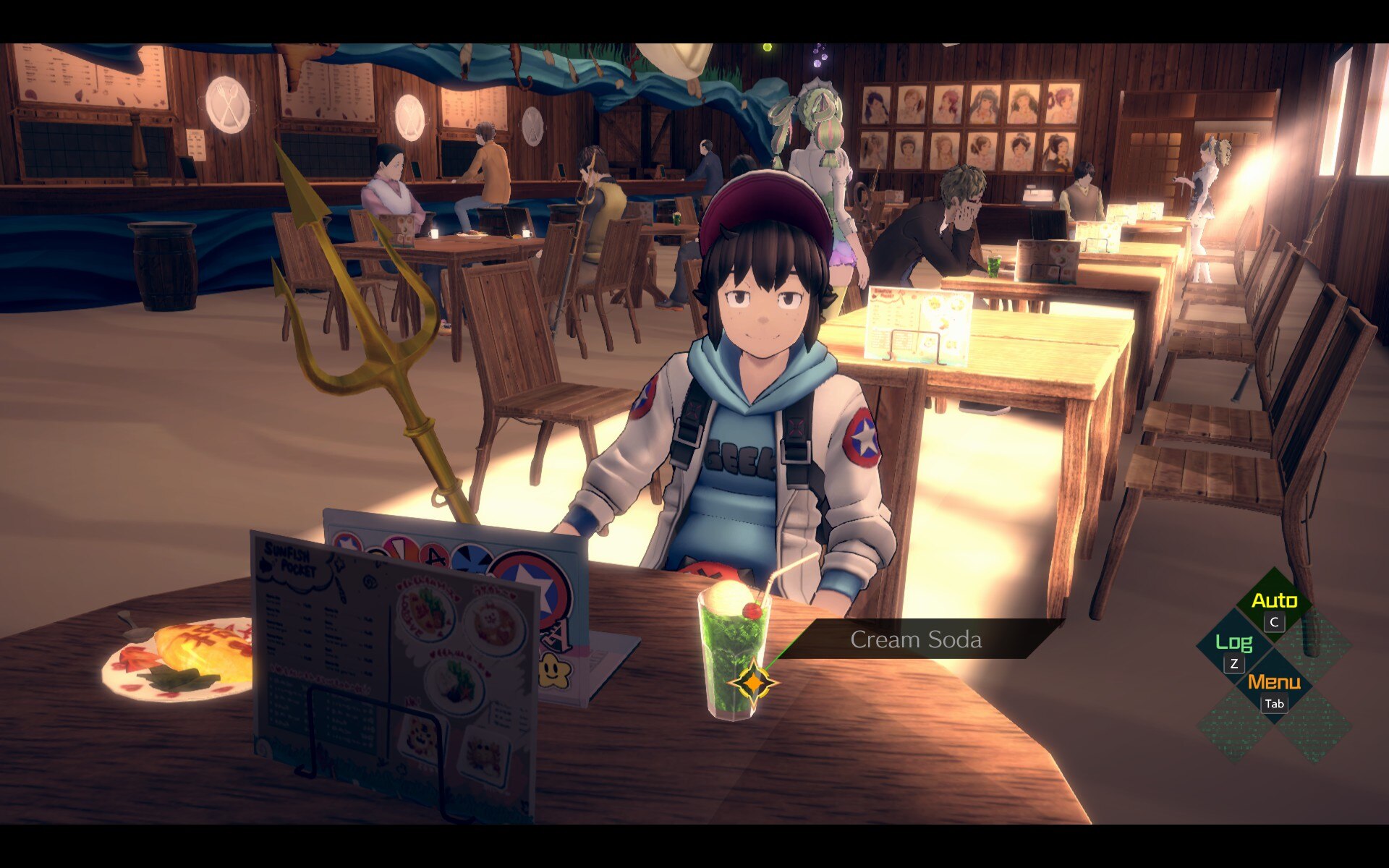Click the yellow smiling star sticker on the laptop
Viewport: 1389px width, 868px height.
tap(553, 671)
